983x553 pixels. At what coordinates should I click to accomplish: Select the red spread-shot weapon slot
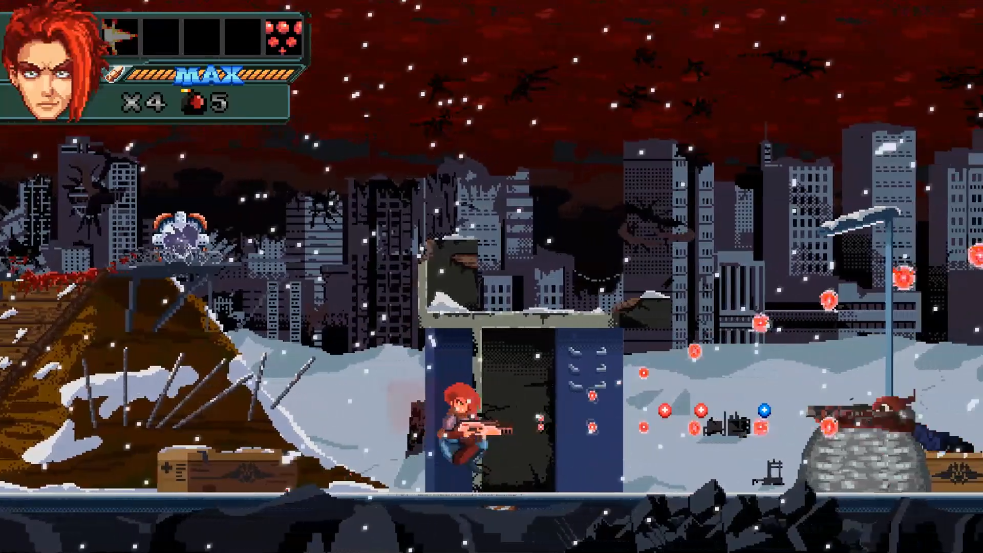click(x=282, y=37)
